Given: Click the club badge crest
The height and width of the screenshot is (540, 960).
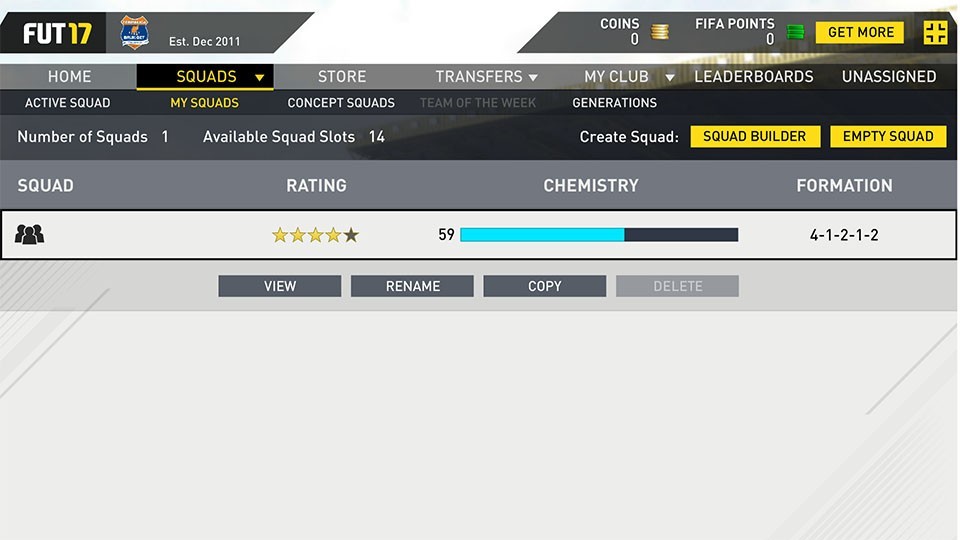Looking at the screenshot, I should pyautogui.click(x=134, y=33).
